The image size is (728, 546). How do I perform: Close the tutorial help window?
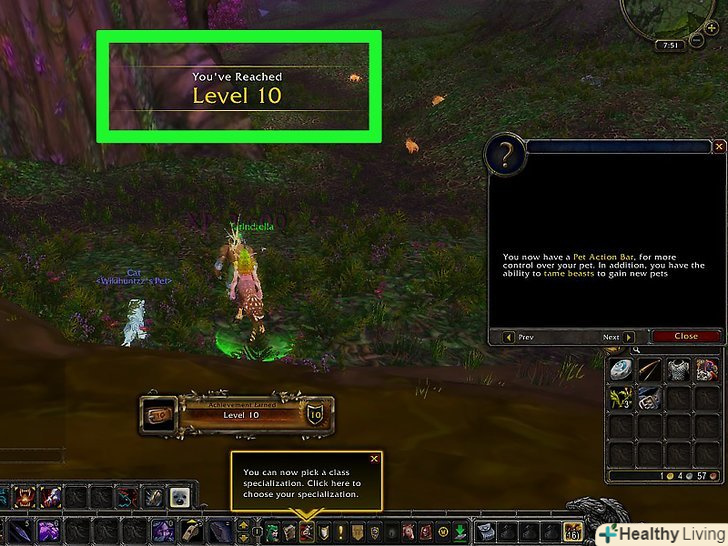click(685, 336)
